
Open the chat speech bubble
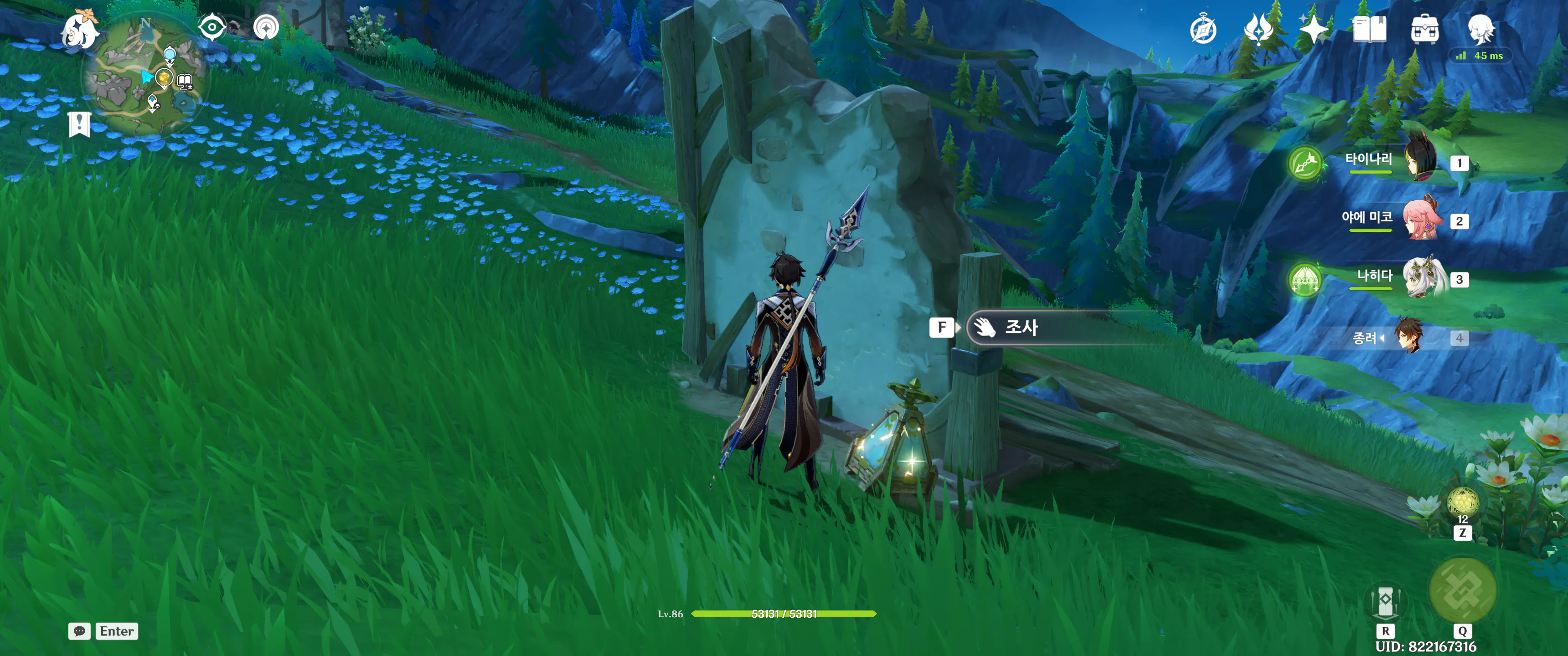[x=80, y=631]
